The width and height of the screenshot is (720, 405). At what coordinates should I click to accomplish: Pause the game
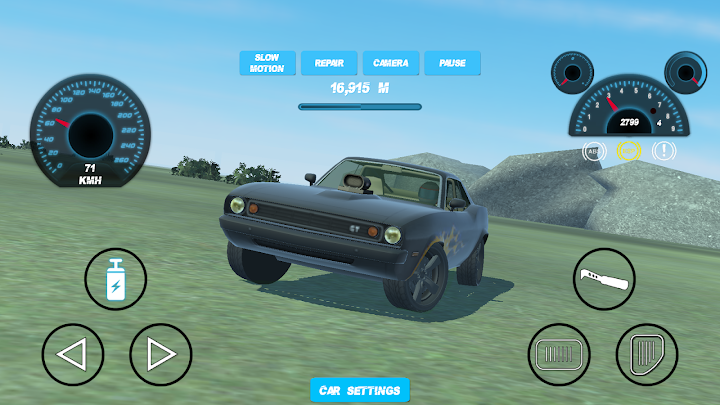pyautogui.click(x=452, y=63)
